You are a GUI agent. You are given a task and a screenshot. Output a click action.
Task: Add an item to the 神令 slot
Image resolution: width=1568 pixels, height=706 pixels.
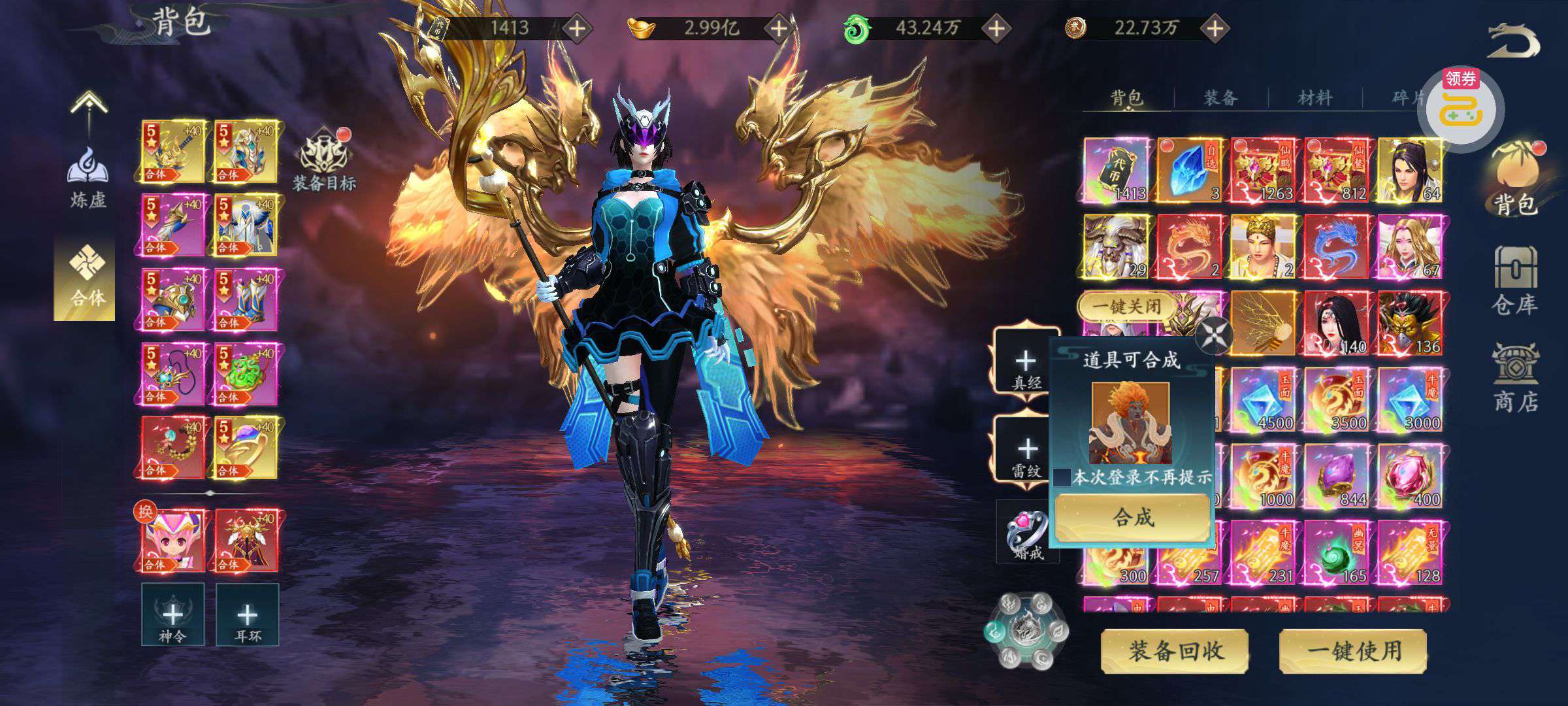tap(173, 614)
